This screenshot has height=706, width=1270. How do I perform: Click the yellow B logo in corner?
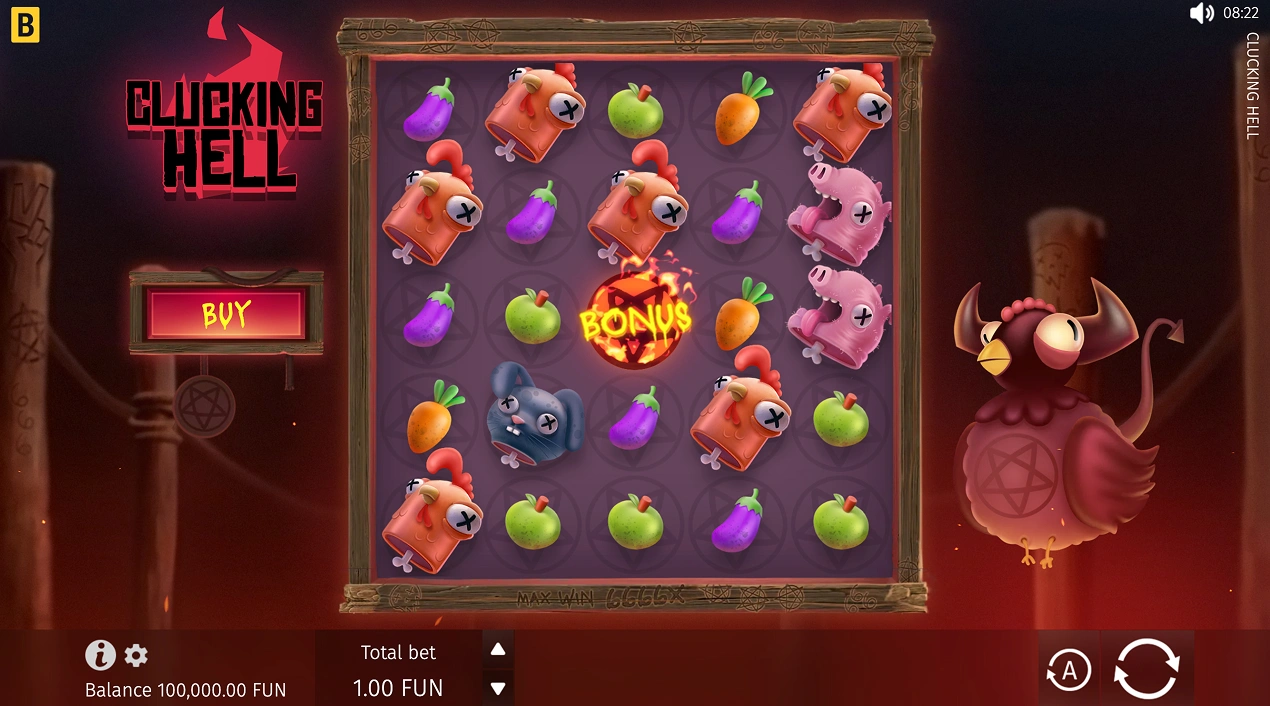25,27
